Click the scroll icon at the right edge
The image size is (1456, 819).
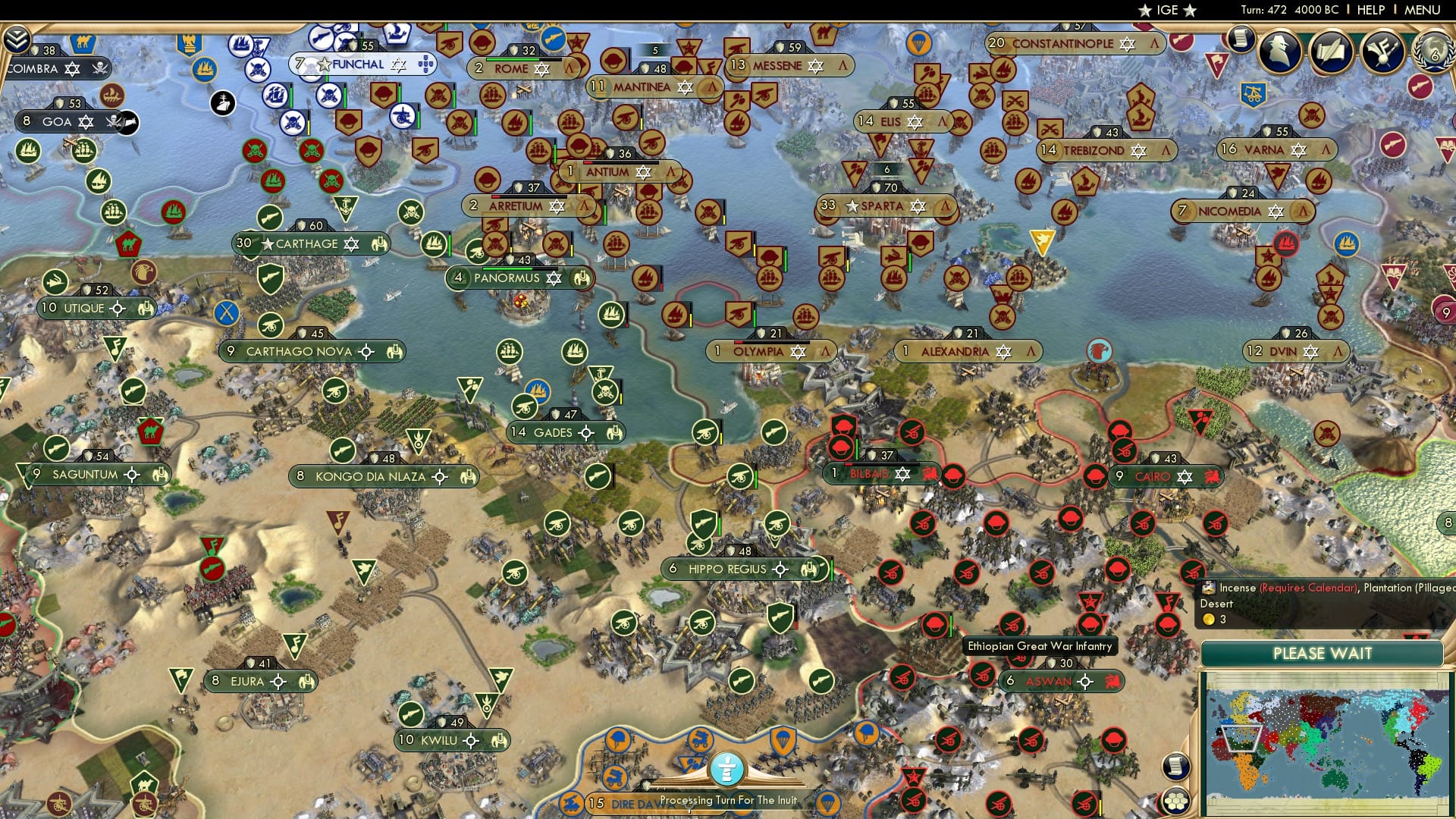click(1176, 766)
